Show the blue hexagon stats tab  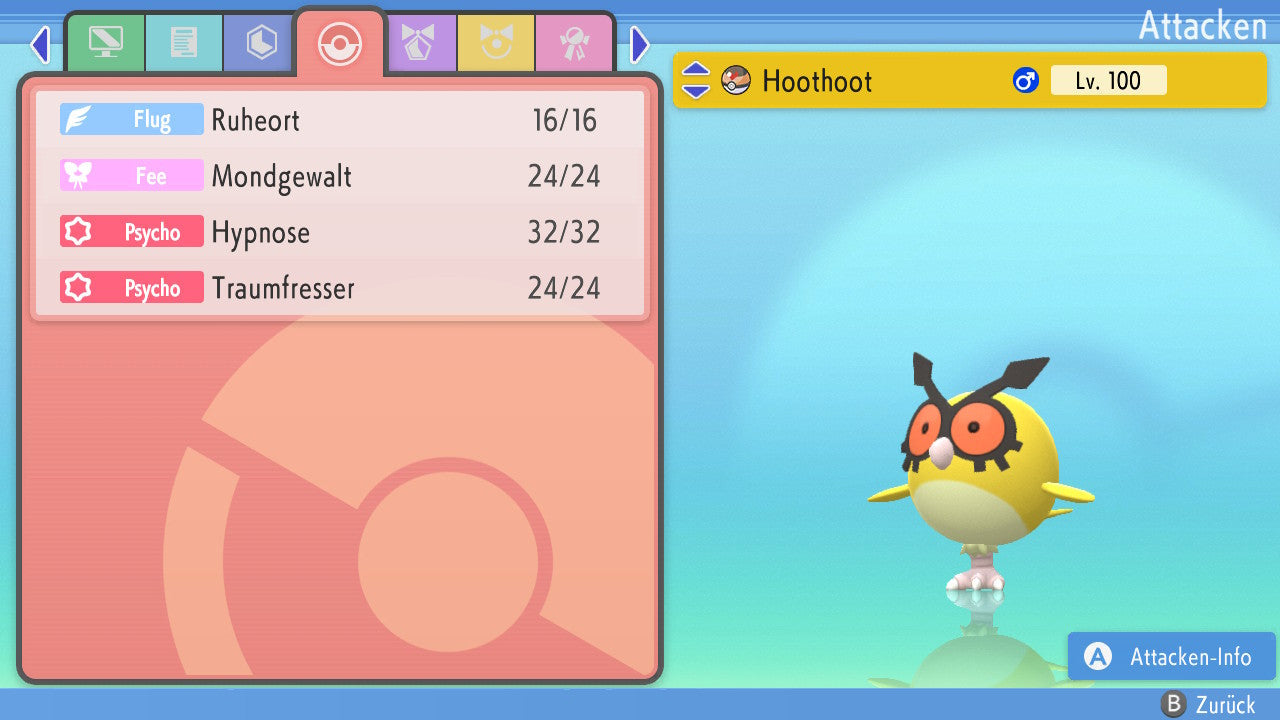coord(262,43)
